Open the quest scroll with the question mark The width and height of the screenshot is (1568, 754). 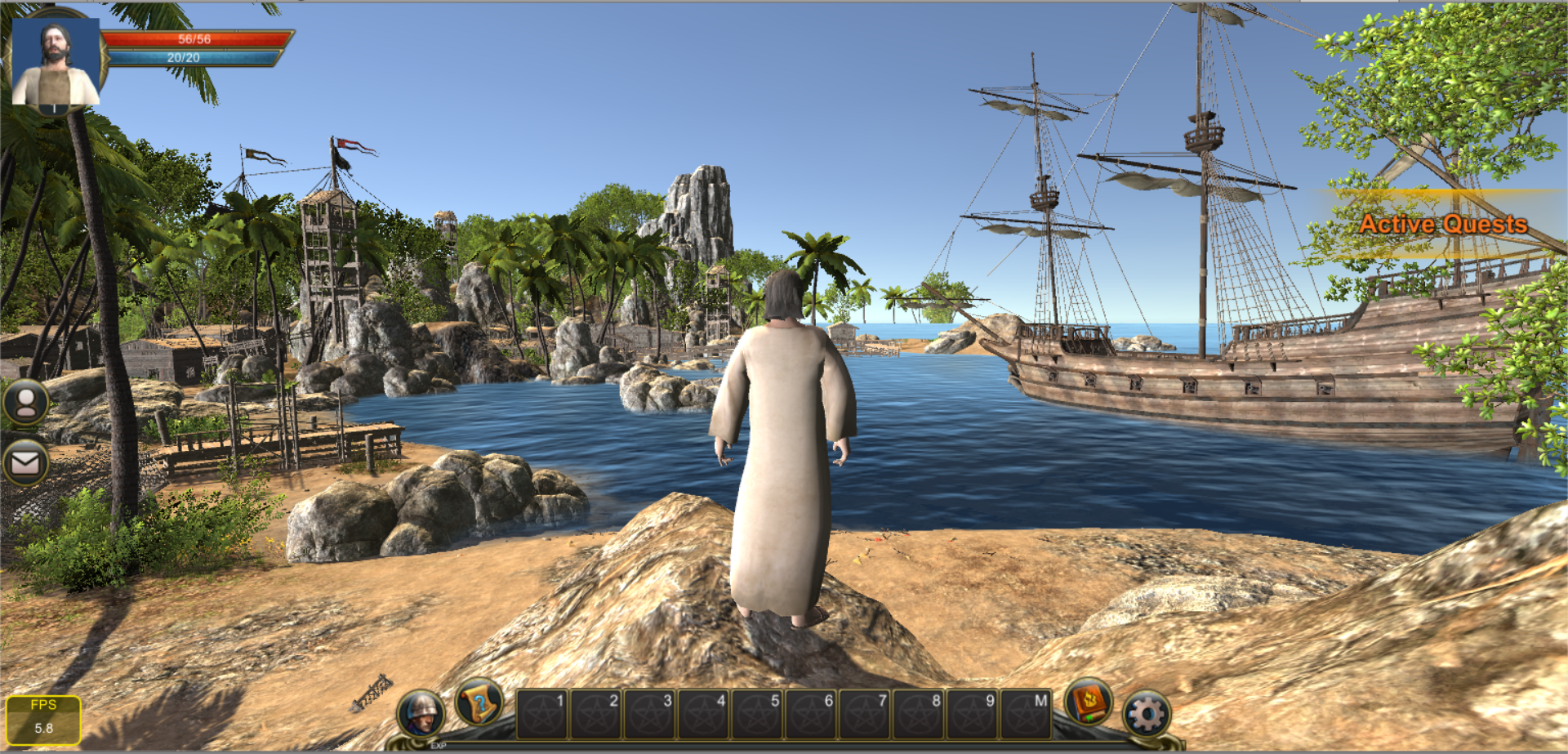[x=479, y=703]
